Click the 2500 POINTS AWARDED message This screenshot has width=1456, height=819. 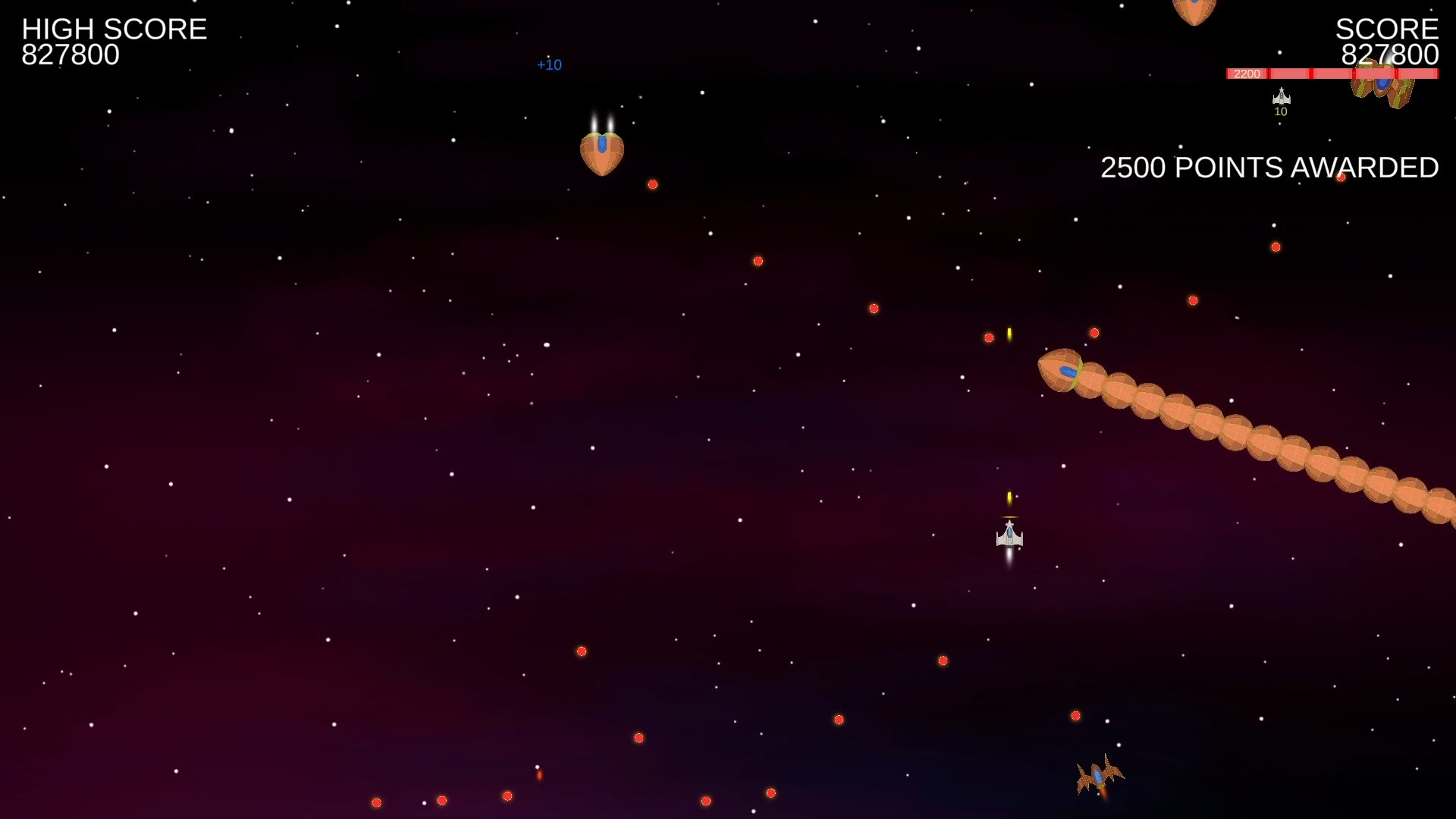click(x=1269, y=168)
